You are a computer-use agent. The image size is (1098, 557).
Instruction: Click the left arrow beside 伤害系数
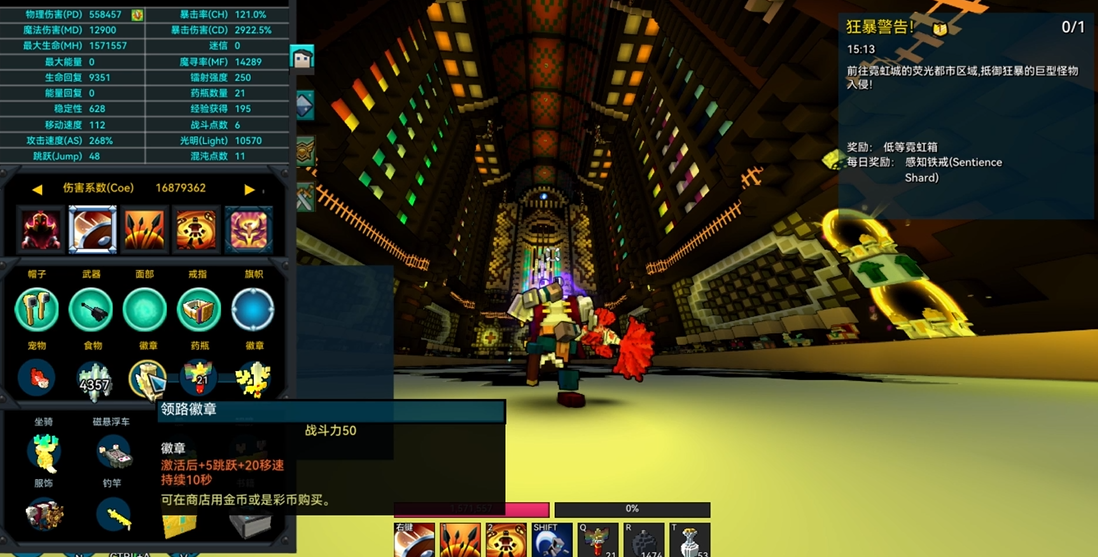click(37, 189)
